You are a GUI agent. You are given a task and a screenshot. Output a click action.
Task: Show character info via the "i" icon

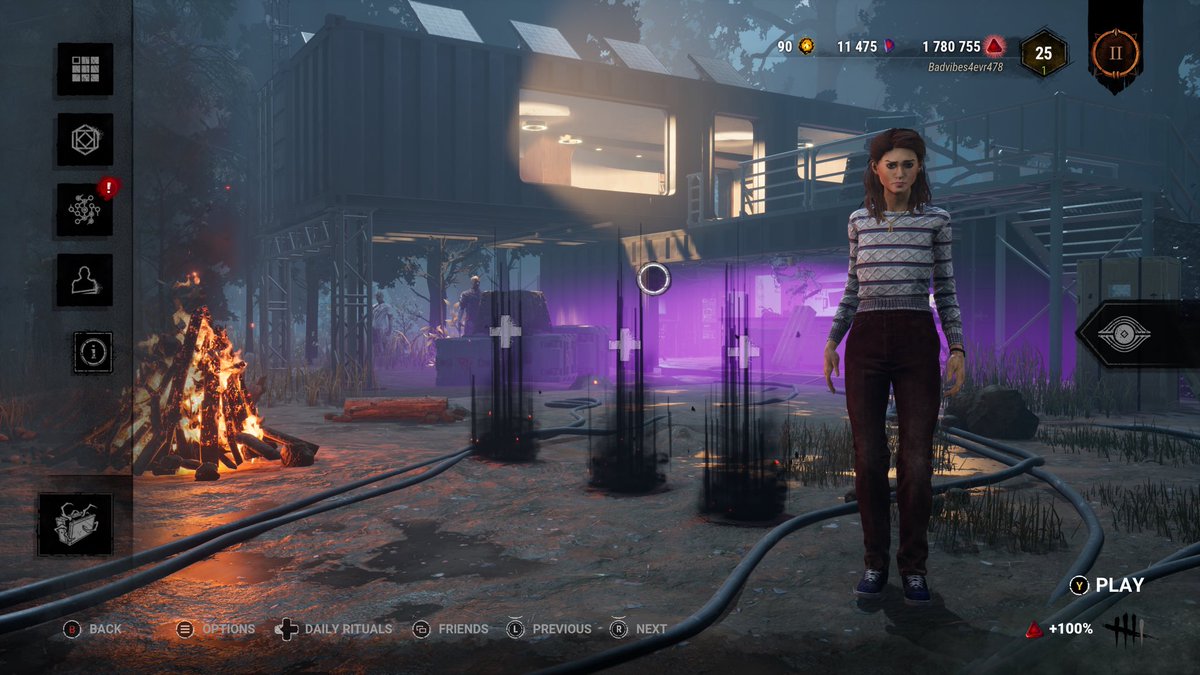pyautogui.click(x=93, y=352)
